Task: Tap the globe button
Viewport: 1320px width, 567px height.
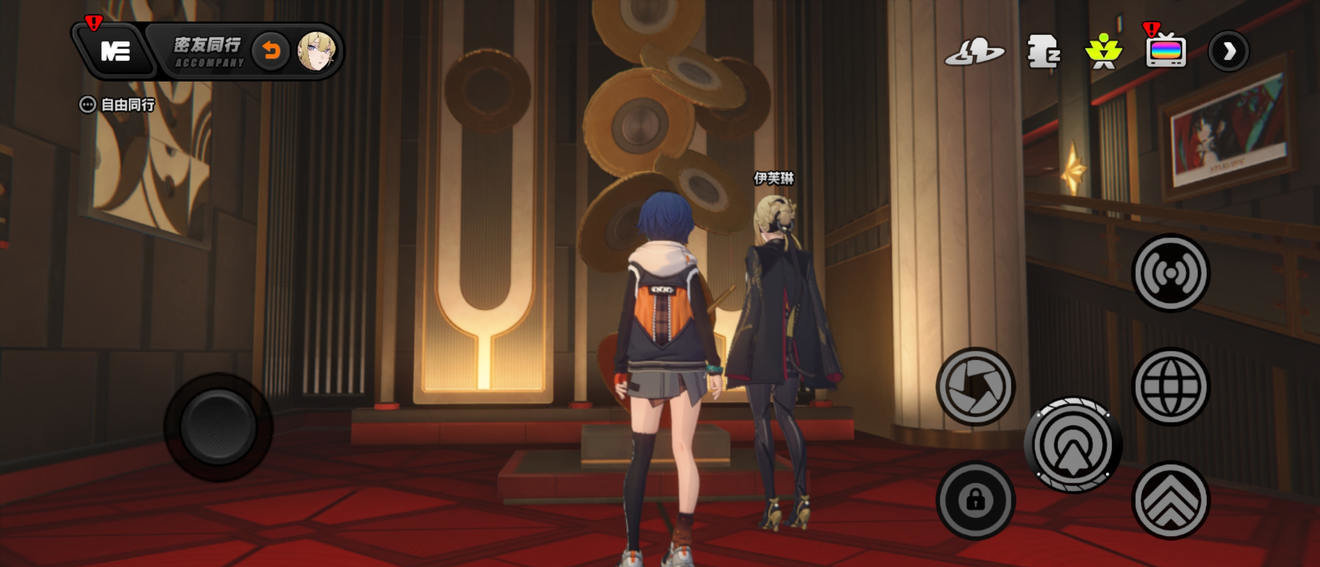Action: pos(1170,386)
